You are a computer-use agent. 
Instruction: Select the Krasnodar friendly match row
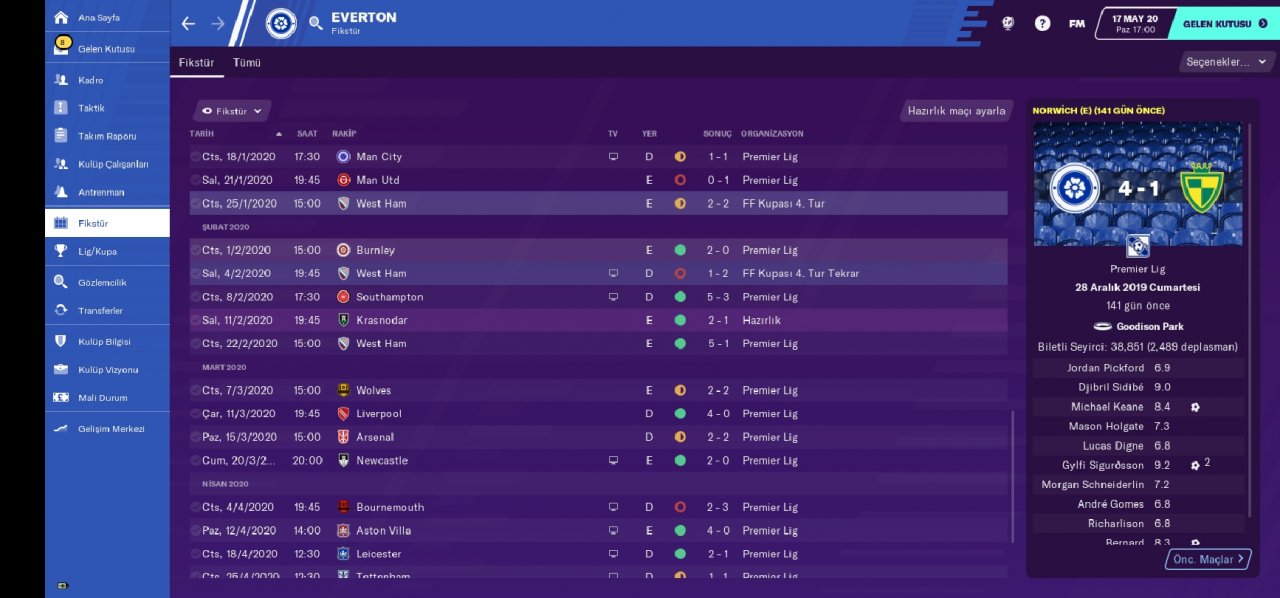point(598,320)
